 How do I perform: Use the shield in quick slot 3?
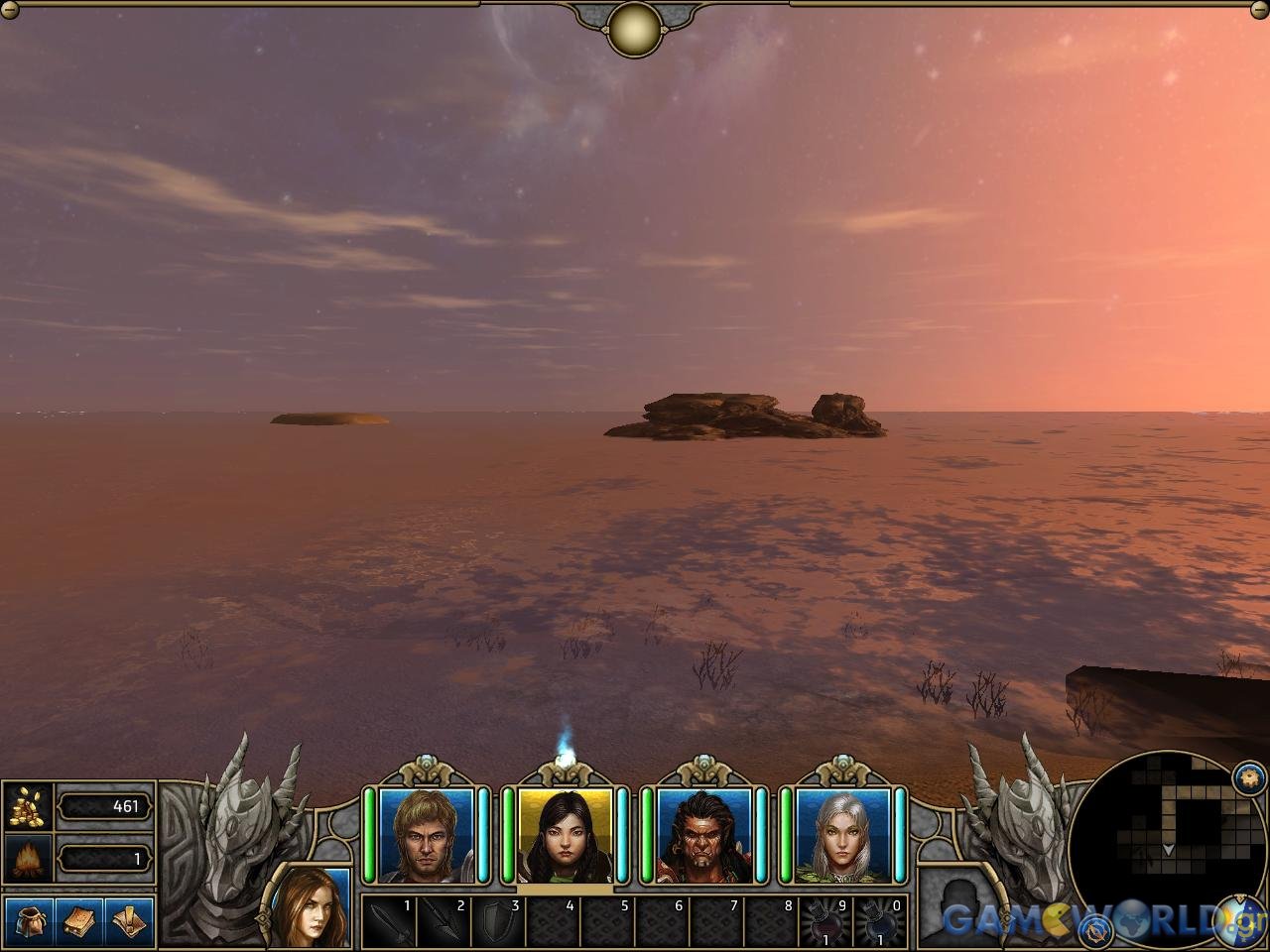[x=497, y=923]
